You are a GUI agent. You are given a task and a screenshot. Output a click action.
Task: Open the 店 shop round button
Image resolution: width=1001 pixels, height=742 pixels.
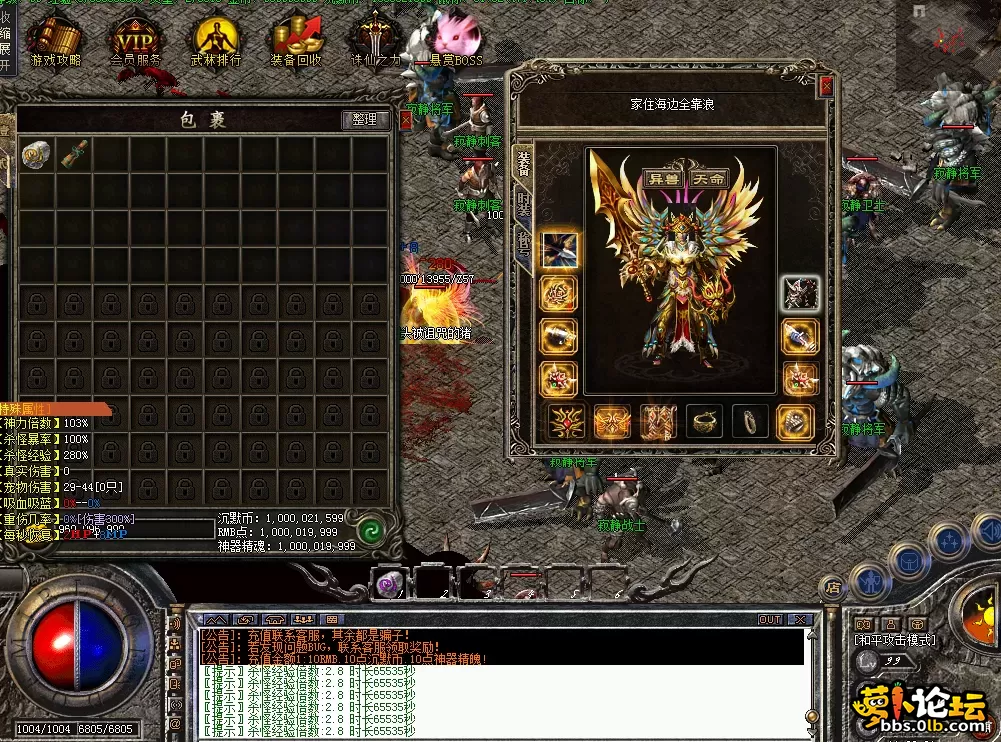(x=830, y=587)
